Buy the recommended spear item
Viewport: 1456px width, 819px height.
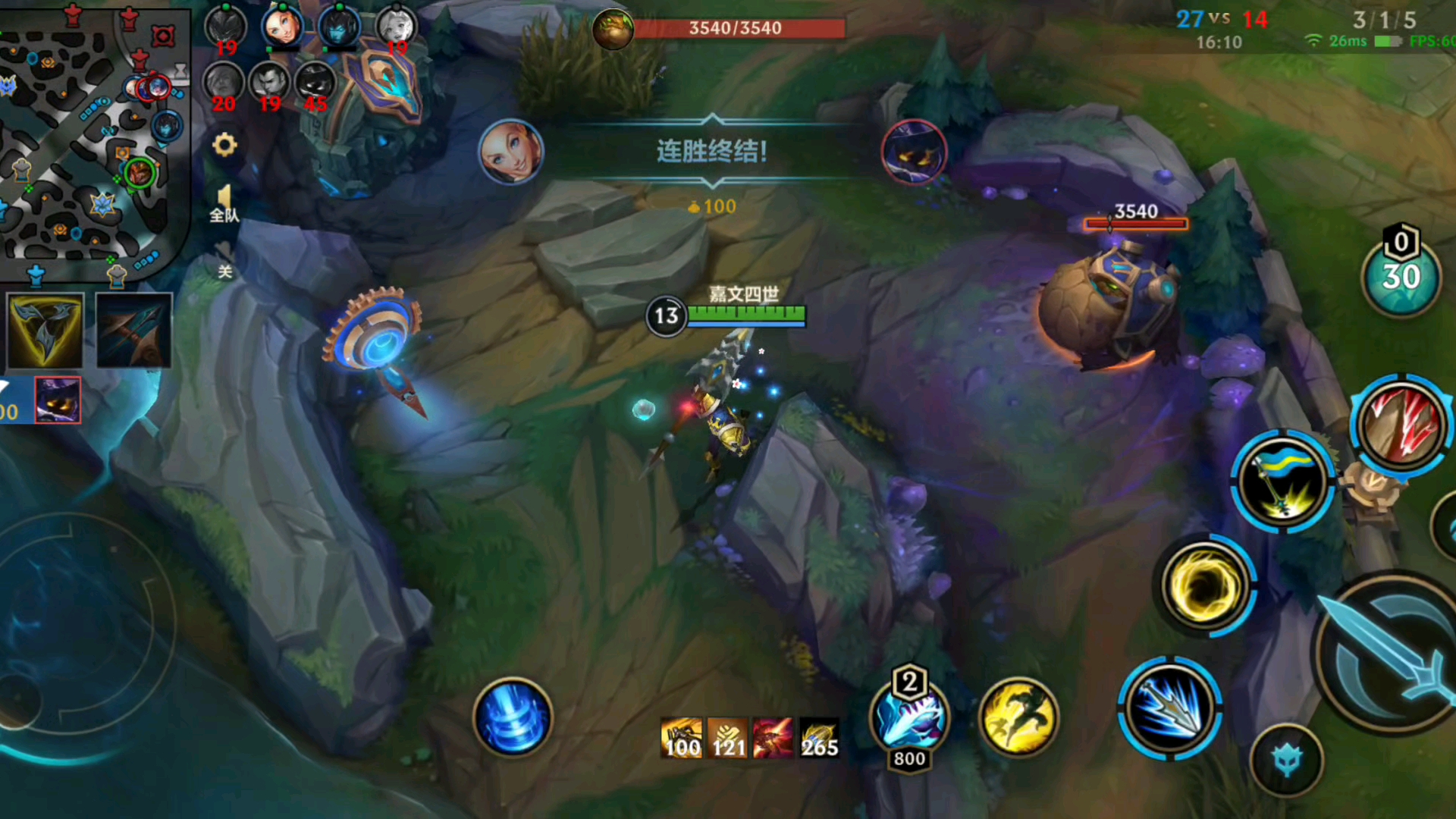coord(133,331)
